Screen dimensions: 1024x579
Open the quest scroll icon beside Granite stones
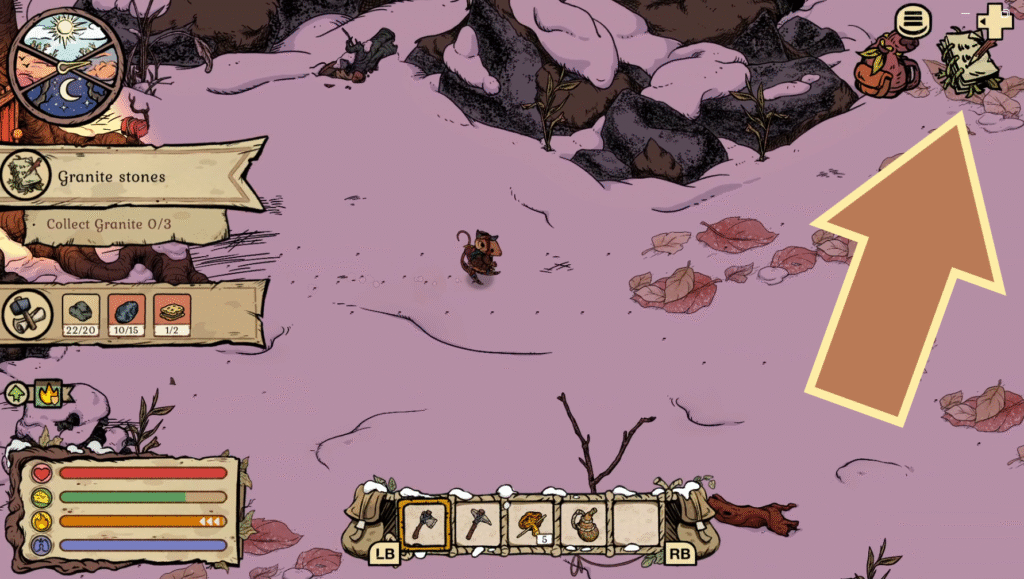(x=27, y=177)
